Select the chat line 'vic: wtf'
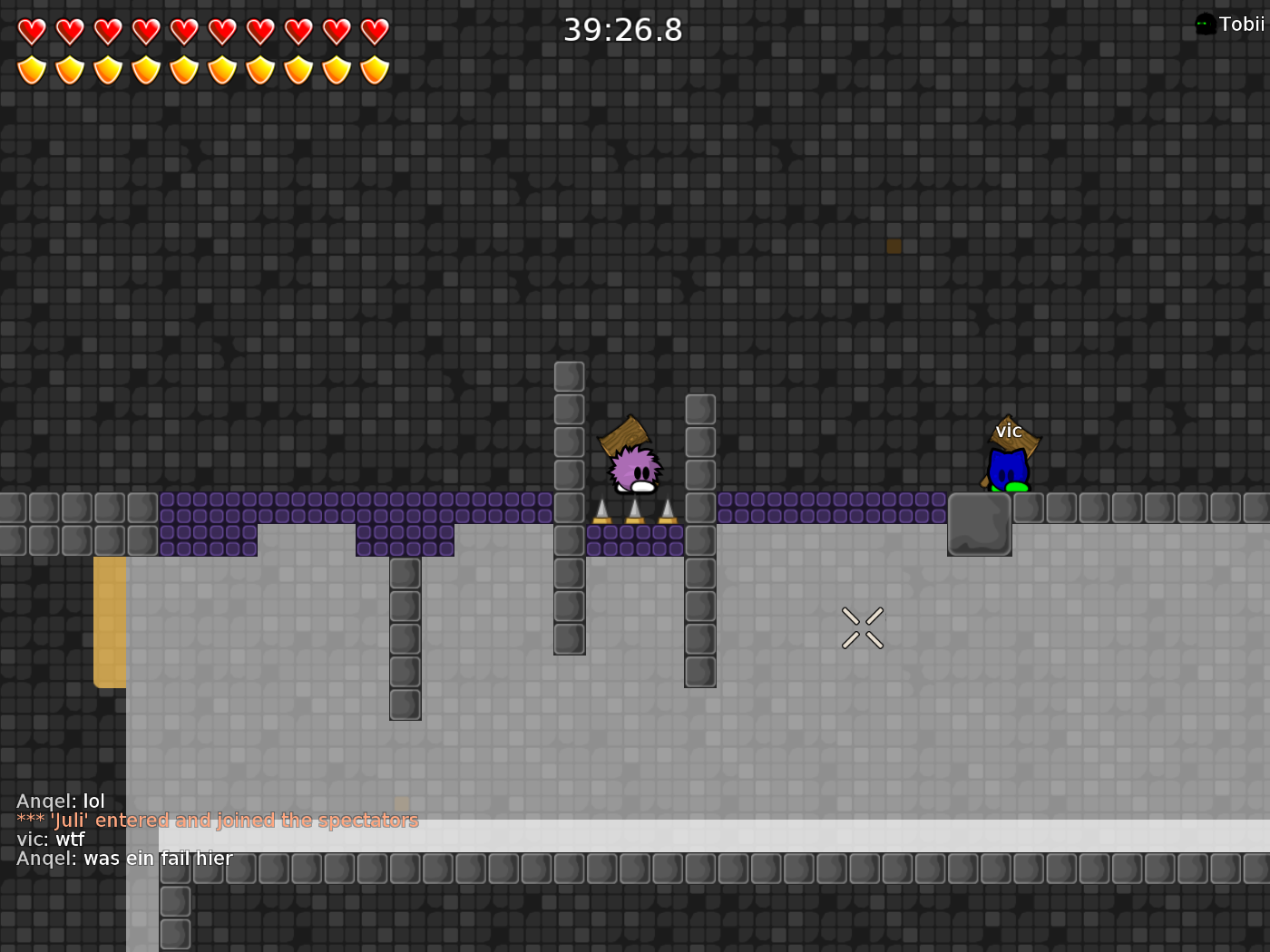The height and width of the screenshot is (952, 1270). click(49, 840)
